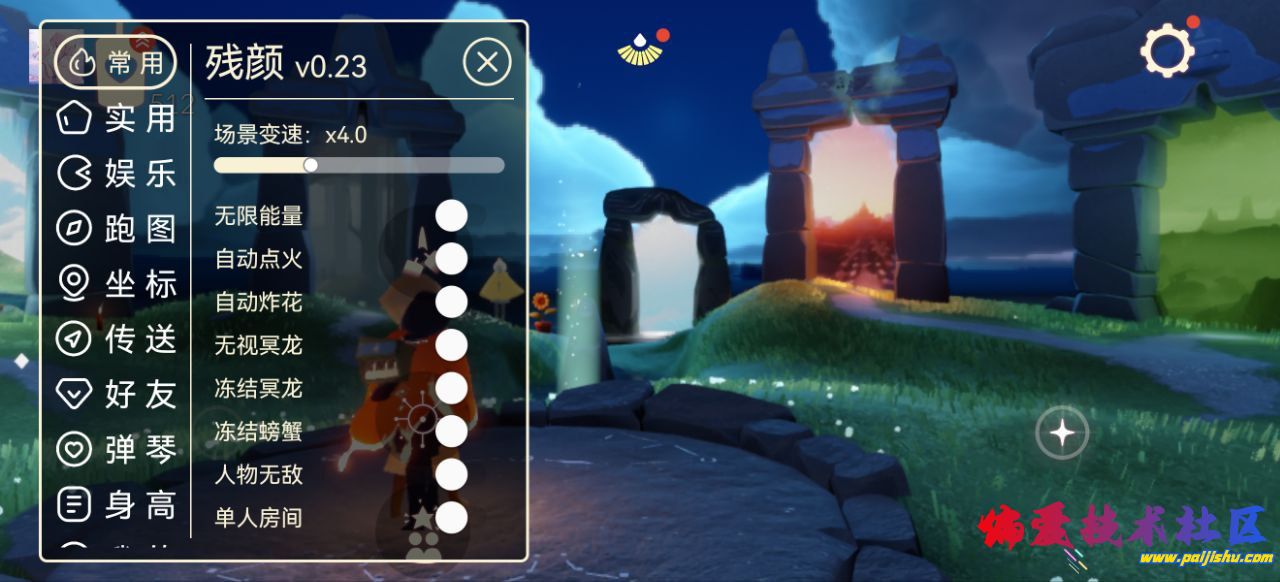Switch to the 身高 tab
1280x582 pixels.
(x=116, y=505)
